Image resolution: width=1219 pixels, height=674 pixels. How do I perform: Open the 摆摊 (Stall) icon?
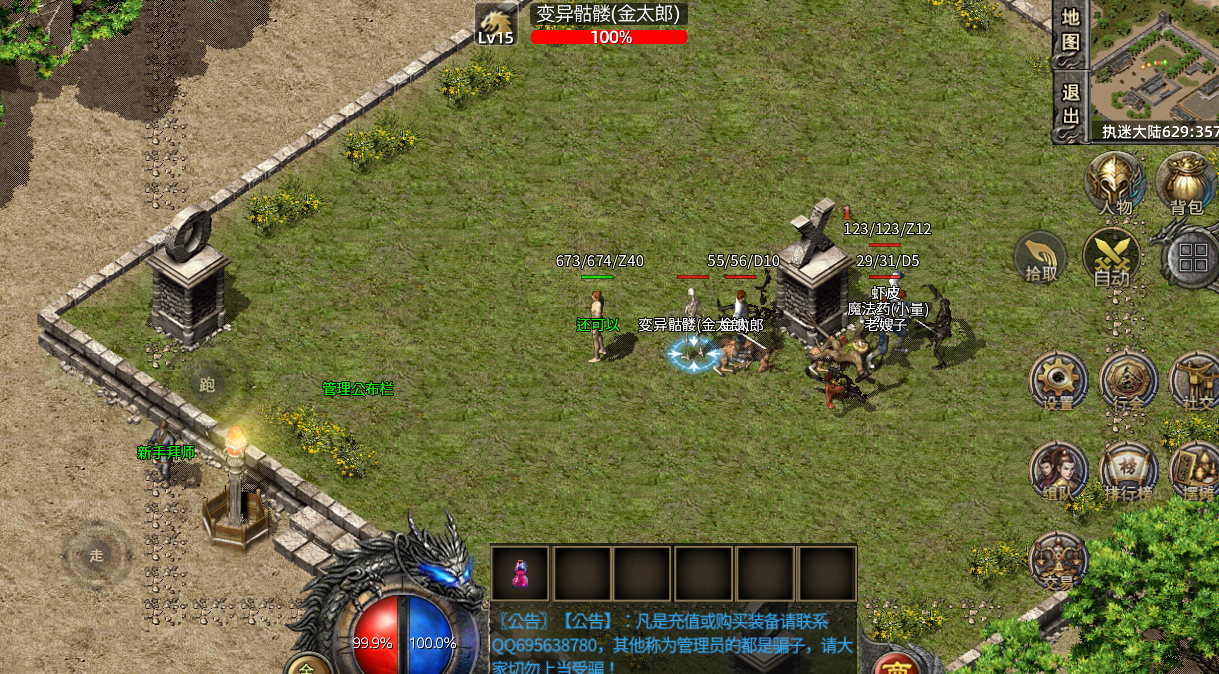pos(1194,471)
